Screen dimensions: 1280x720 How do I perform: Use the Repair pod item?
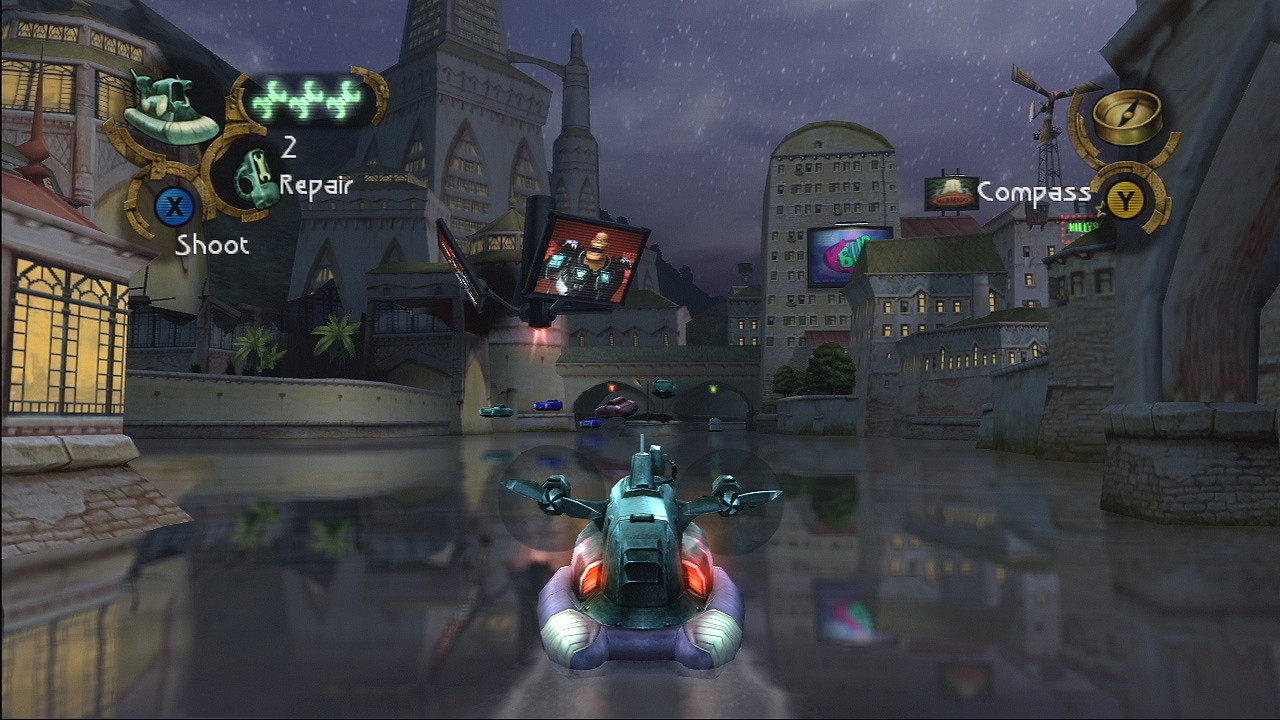[255, 178]
